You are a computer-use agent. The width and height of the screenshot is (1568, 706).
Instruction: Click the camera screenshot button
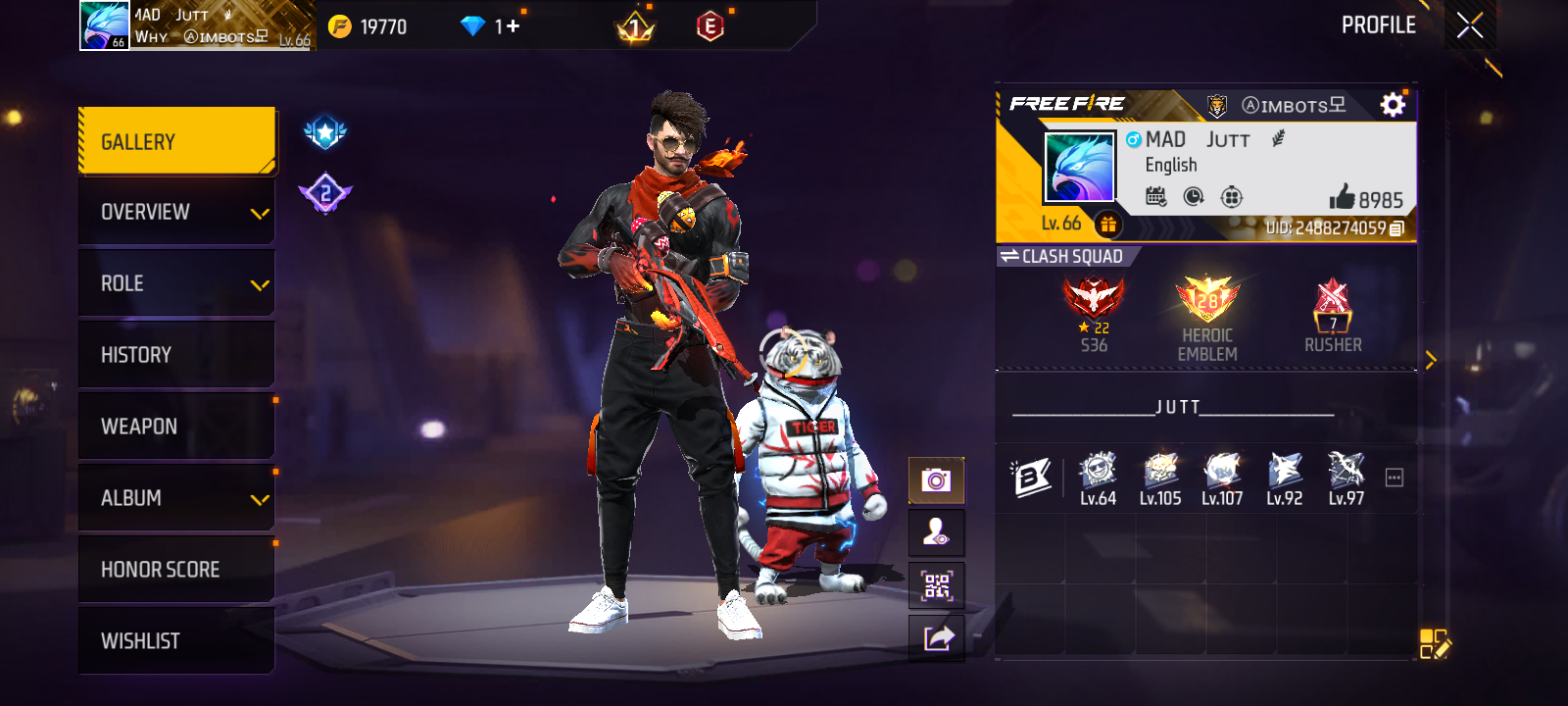coord(936,480)
